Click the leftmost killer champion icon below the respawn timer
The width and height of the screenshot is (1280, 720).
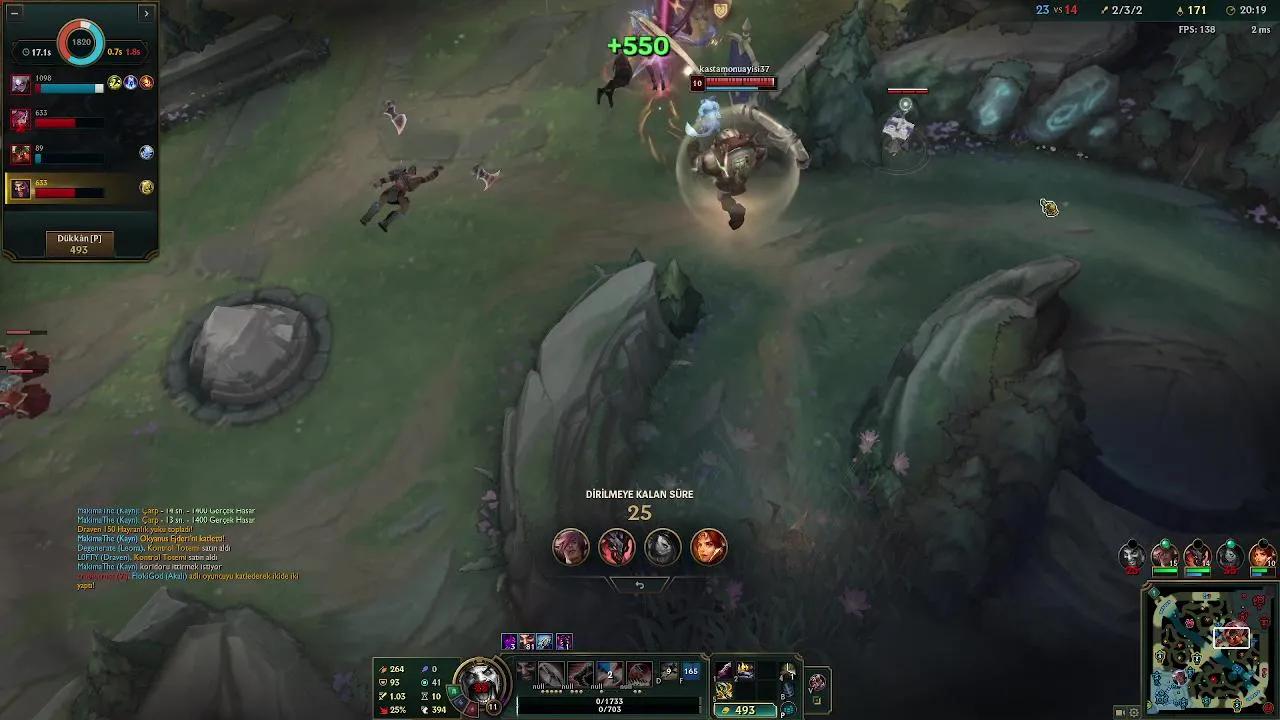pyautogui.click(x=571, y=548)
